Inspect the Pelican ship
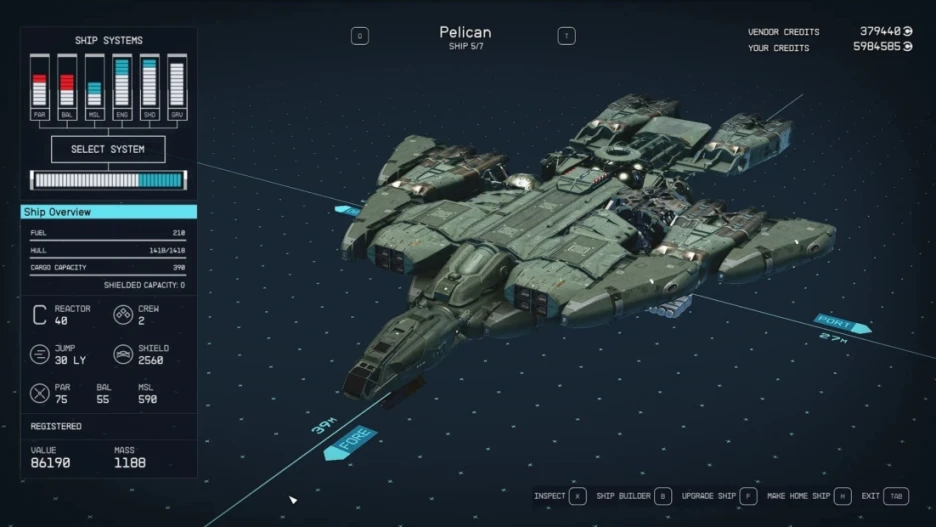 [x=558, y=496]
